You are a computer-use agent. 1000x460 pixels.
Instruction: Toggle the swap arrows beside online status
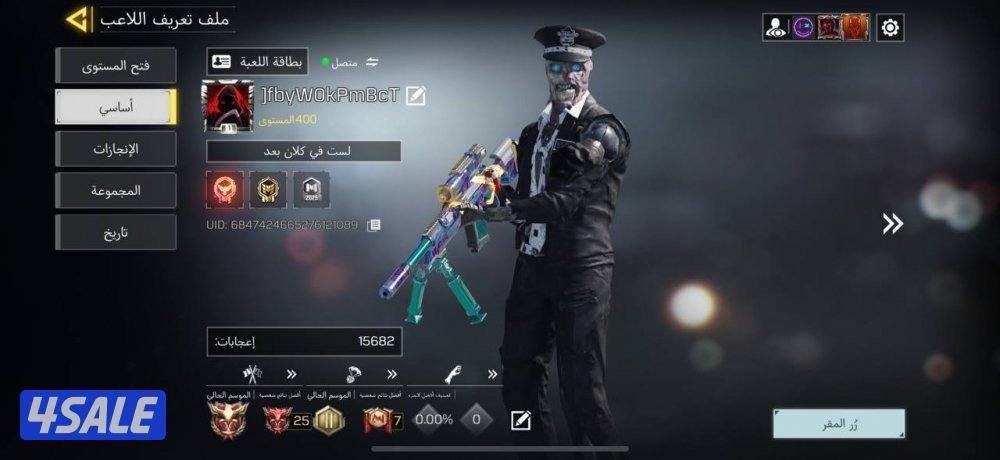372,62
